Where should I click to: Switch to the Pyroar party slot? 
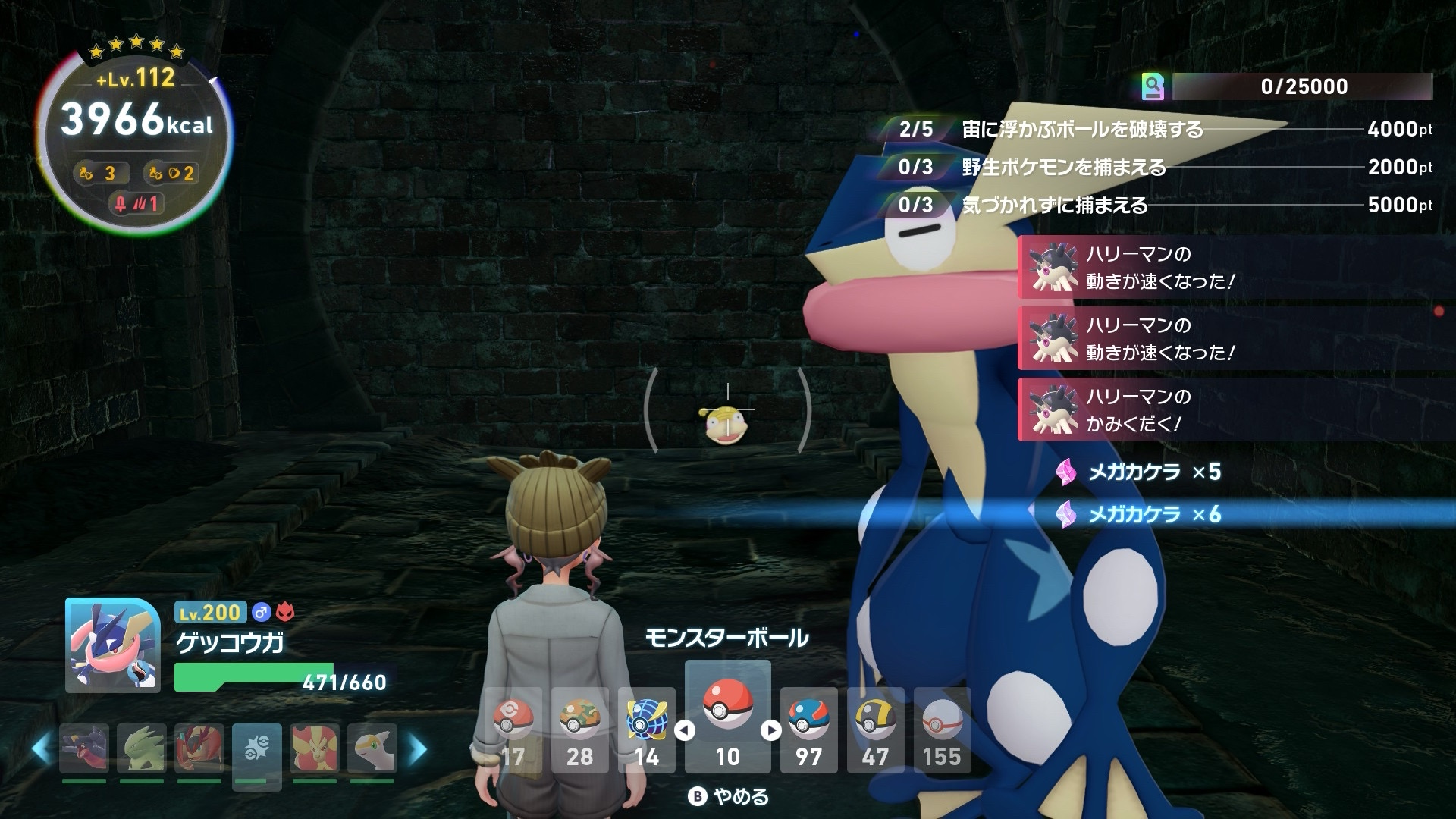coord(314,748)
